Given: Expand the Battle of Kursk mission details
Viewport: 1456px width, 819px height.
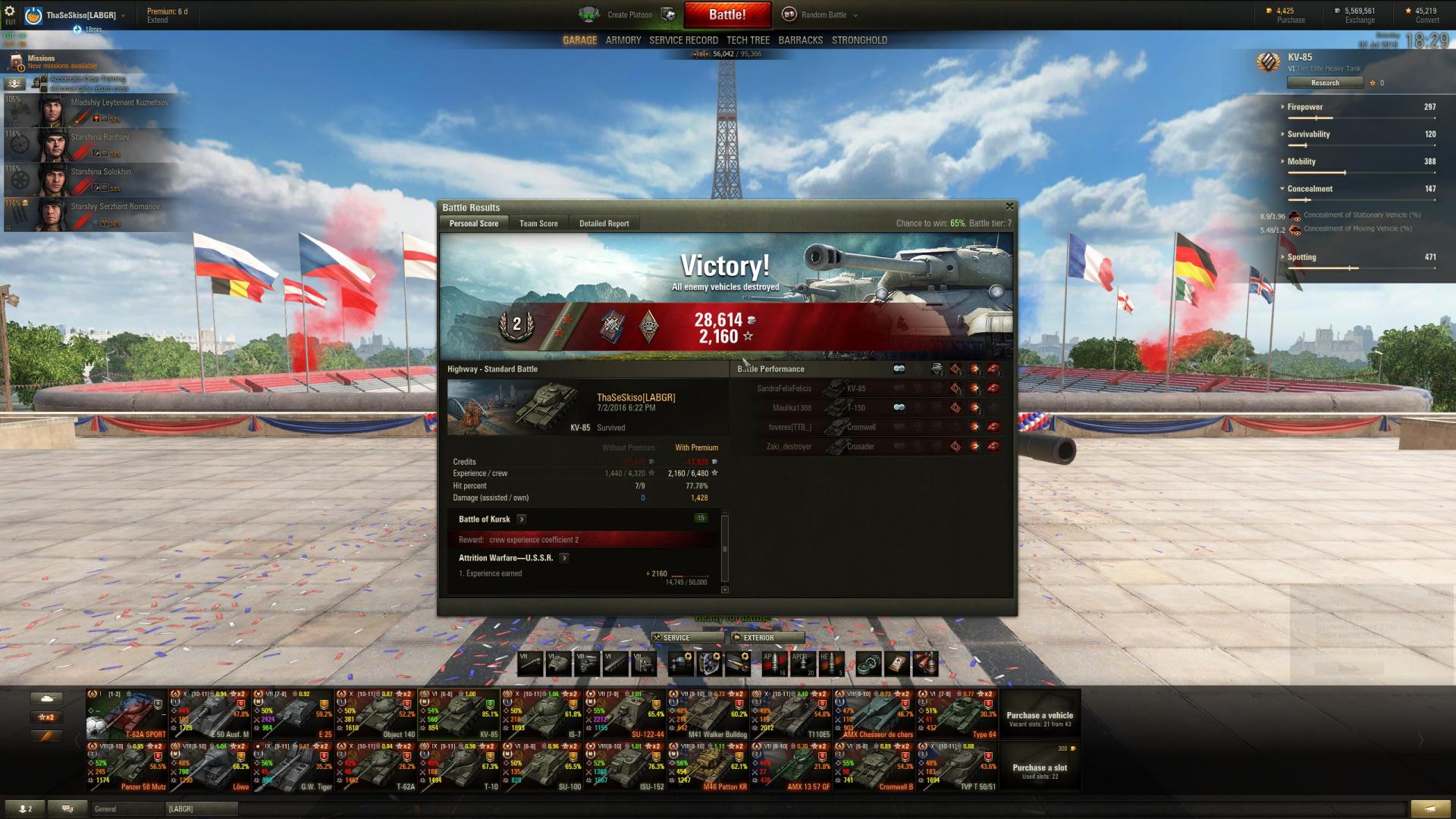Looking at the screenshot, I should click(522, 519).
